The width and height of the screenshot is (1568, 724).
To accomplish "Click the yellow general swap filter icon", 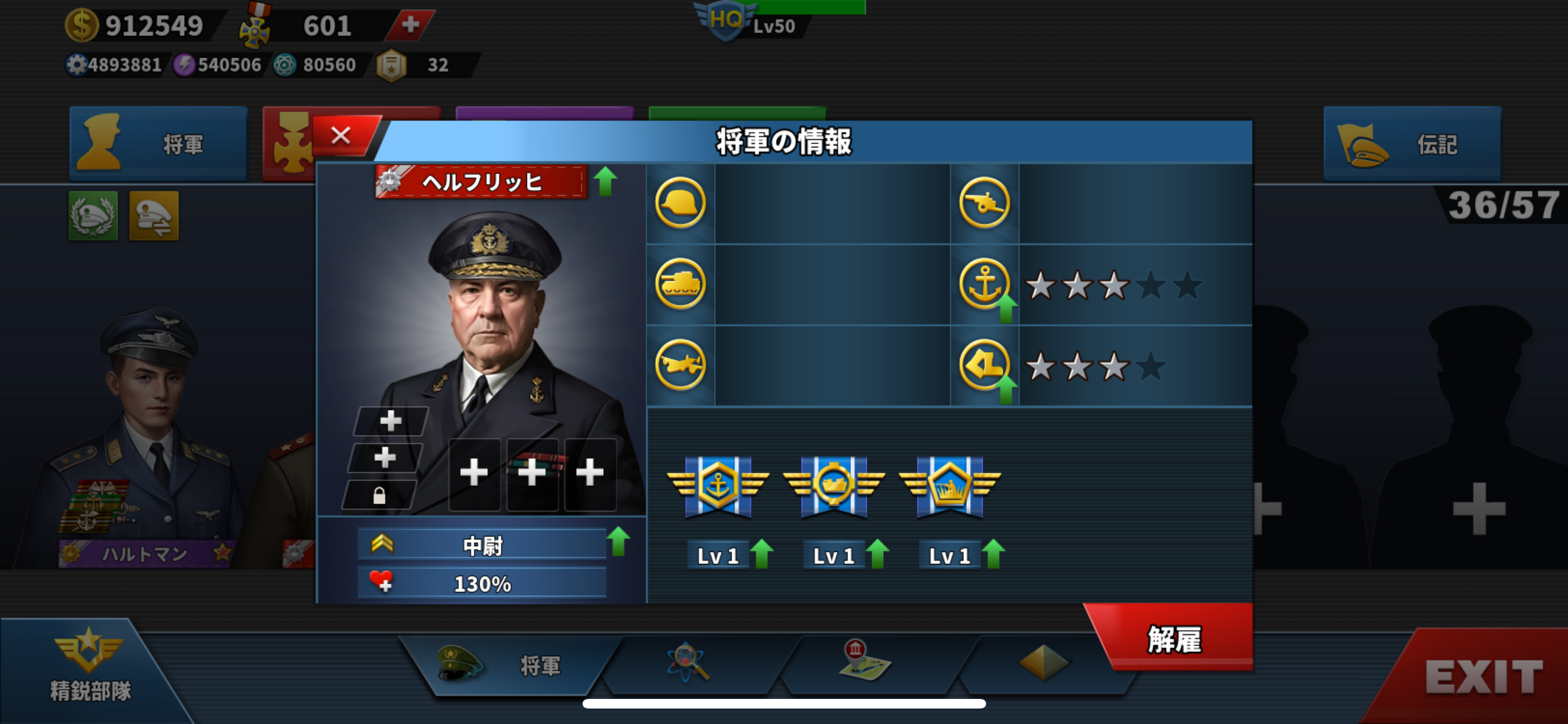I will pyautogui.click(x=154, y=216).
